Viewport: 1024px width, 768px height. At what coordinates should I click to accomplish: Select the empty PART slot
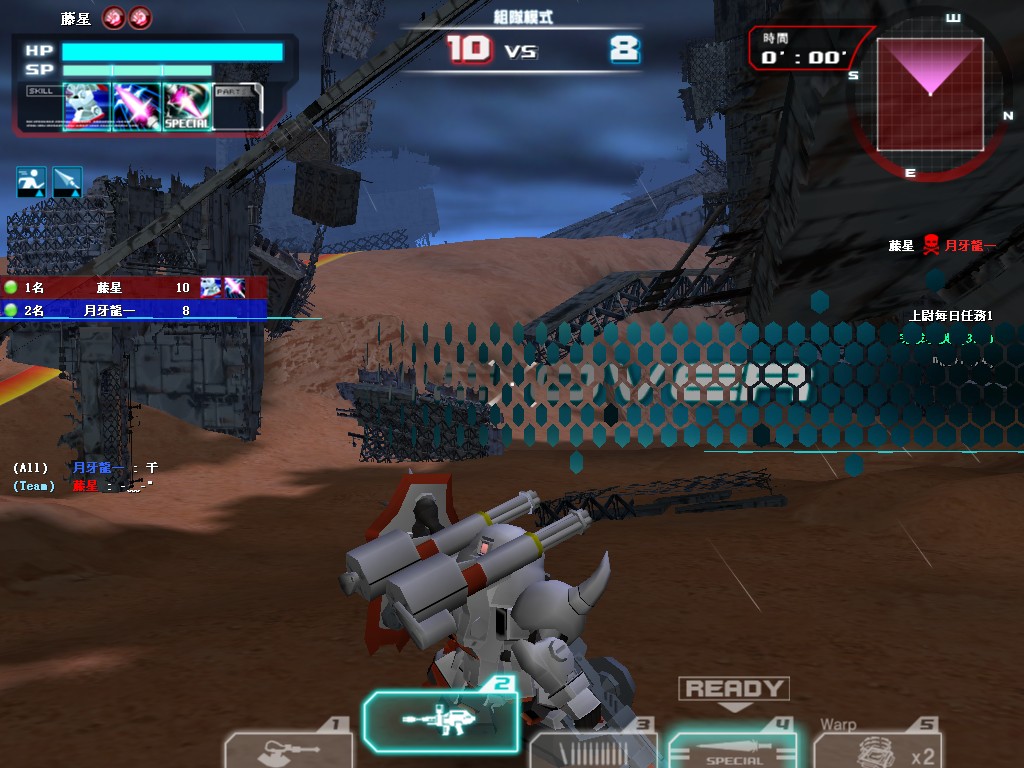[238, 106]
